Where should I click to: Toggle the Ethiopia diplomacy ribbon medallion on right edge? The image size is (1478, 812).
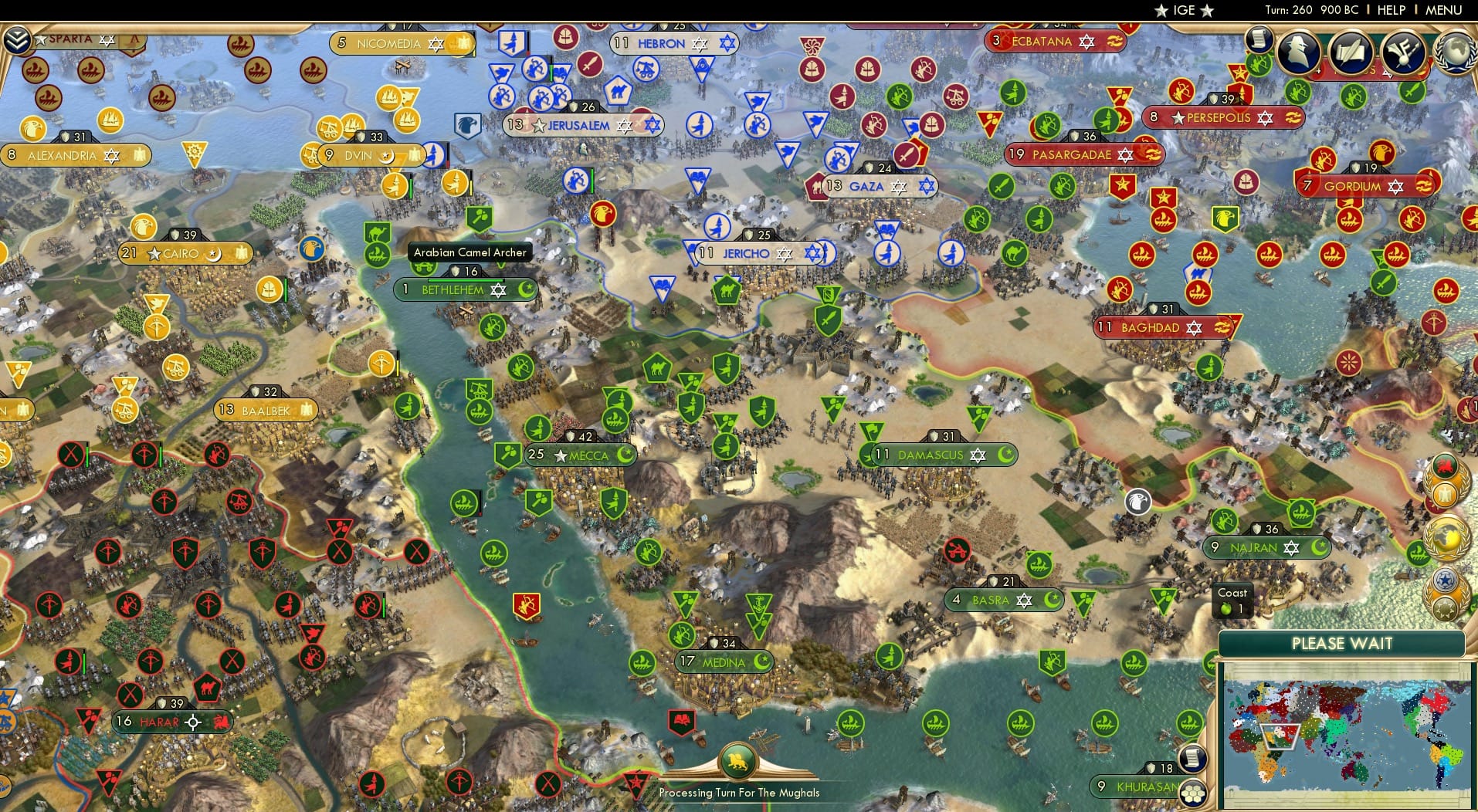coord(1444,465)
